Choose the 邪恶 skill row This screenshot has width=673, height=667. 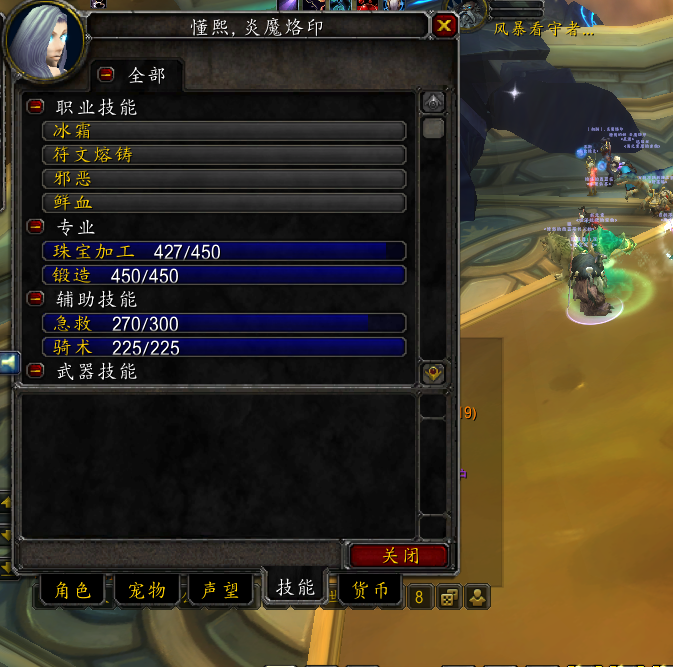click(224, 179)
